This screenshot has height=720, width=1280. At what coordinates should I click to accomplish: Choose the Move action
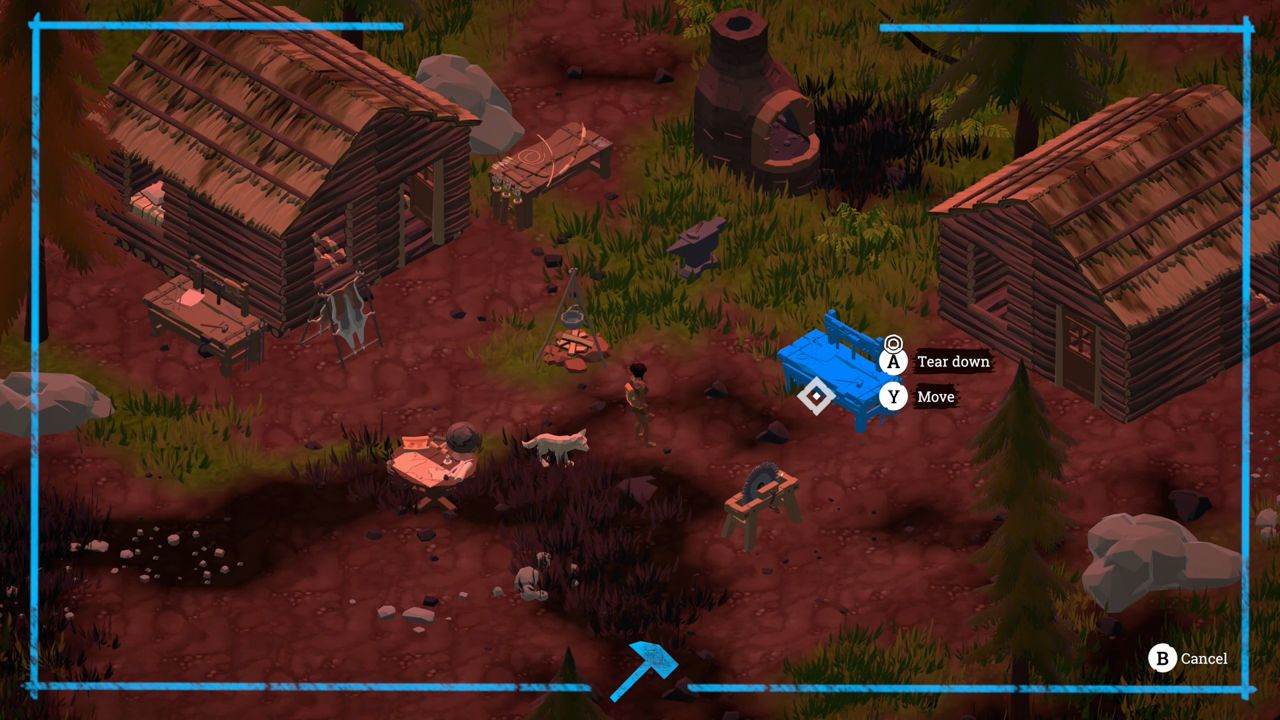(936, 397)
